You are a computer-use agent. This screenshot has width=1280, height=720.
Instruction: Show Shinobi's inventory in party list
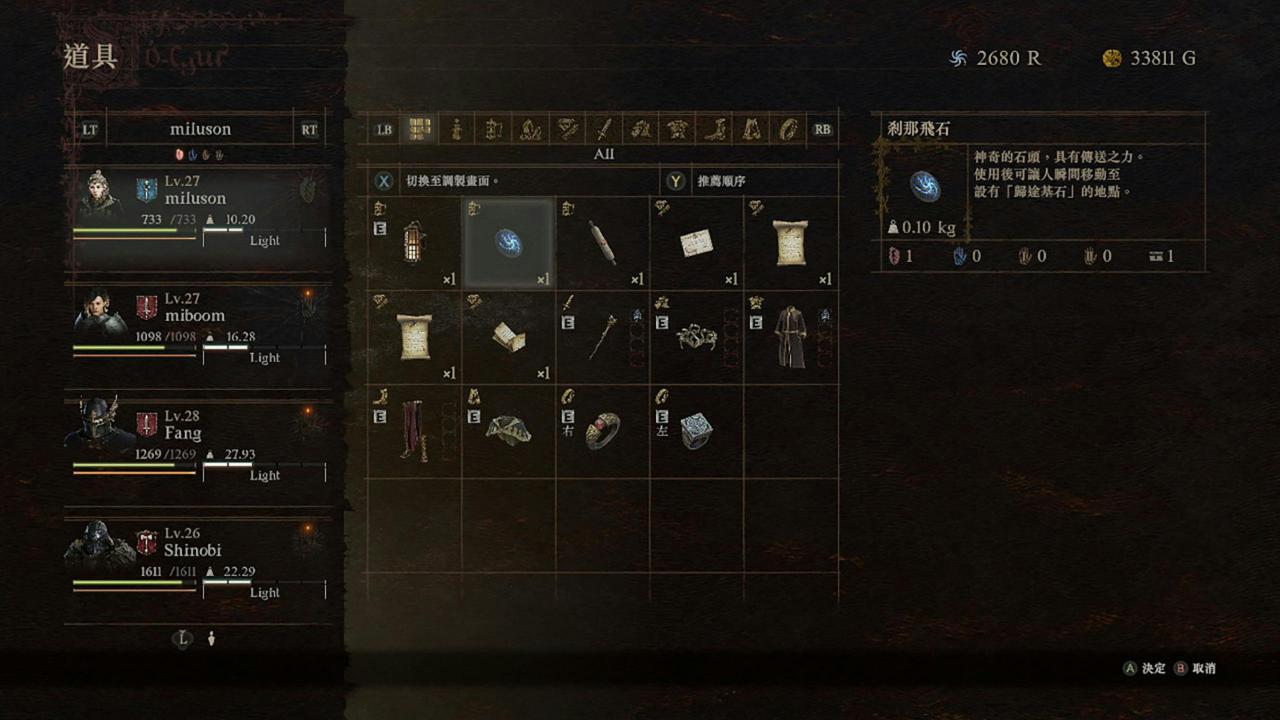pyautogui.click(x=198, y=560)
